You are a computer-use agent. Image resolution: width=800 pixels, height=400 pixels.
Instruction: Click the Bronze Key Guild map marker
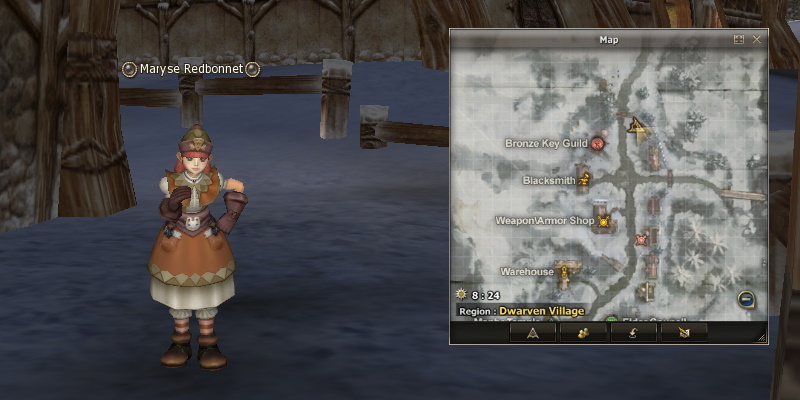pyautogui.click(x=598, y=144)
